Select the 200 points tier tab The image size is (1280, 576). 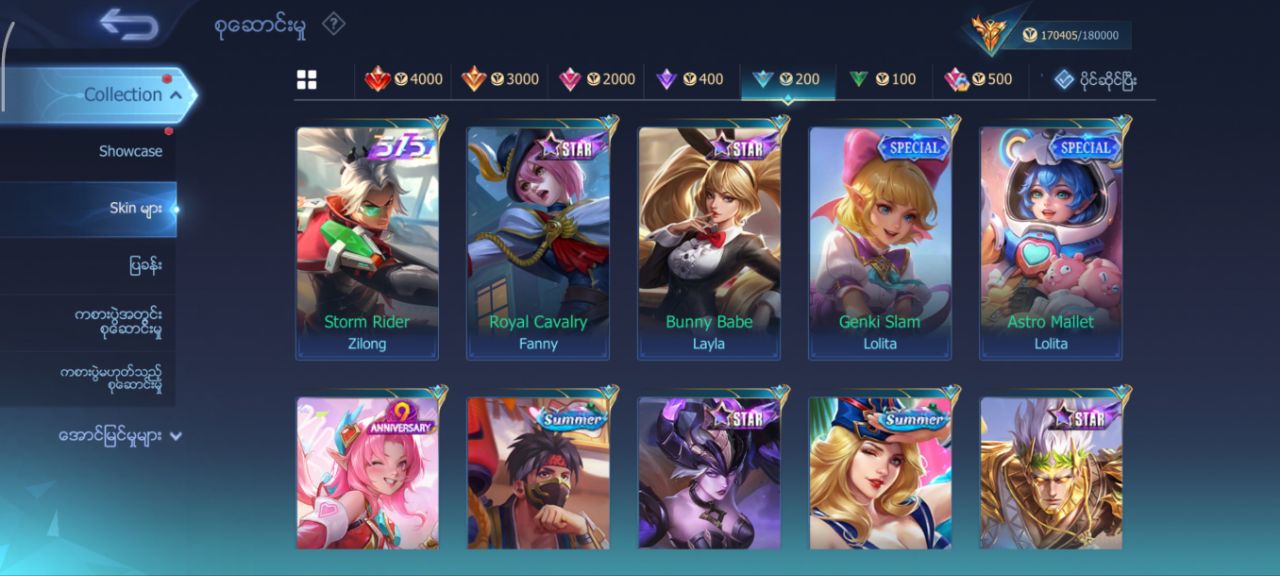[x=787, y=79]
